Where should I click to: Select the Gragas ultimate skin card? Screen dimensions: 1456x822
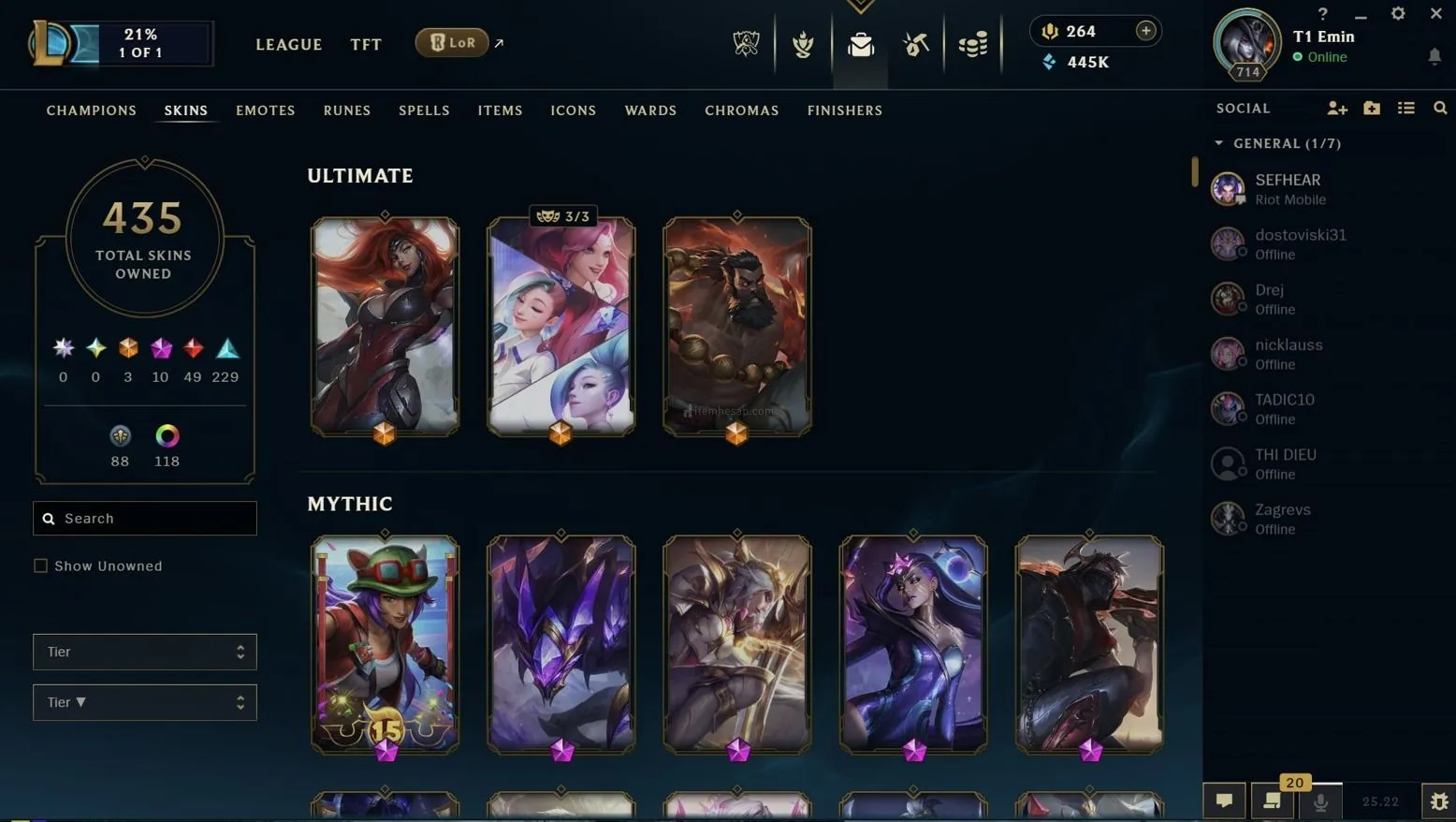737,326
